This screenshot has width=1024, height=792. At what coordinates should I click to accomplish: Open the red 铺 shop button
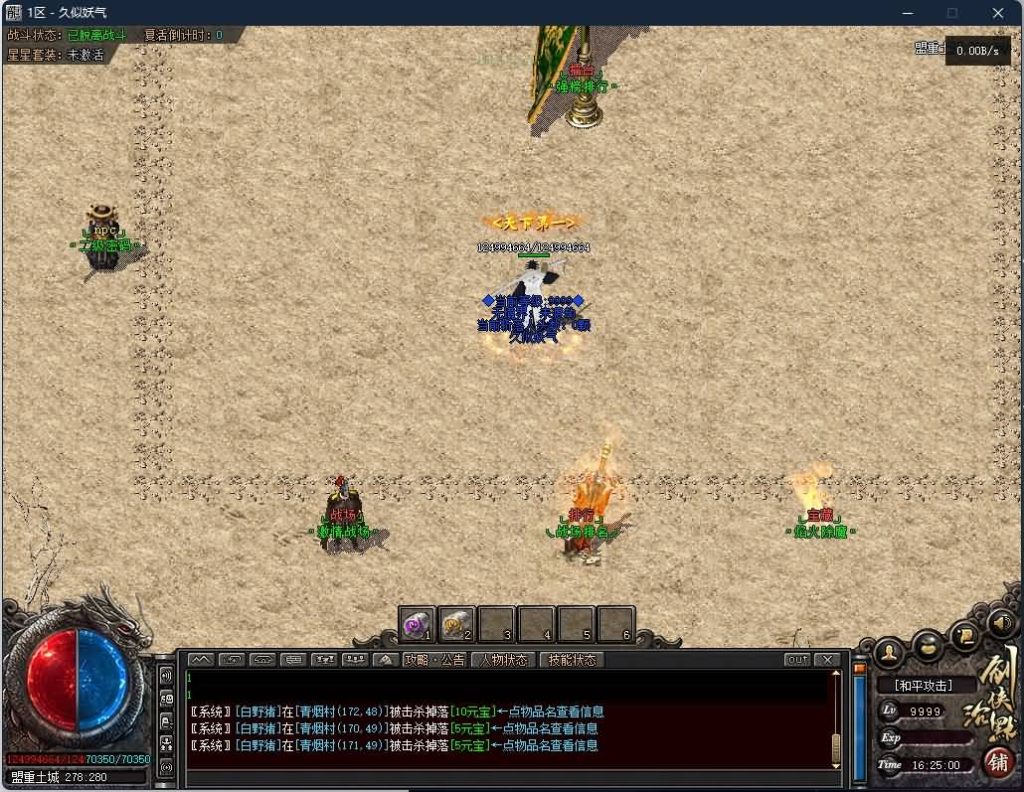pos(997,761)
